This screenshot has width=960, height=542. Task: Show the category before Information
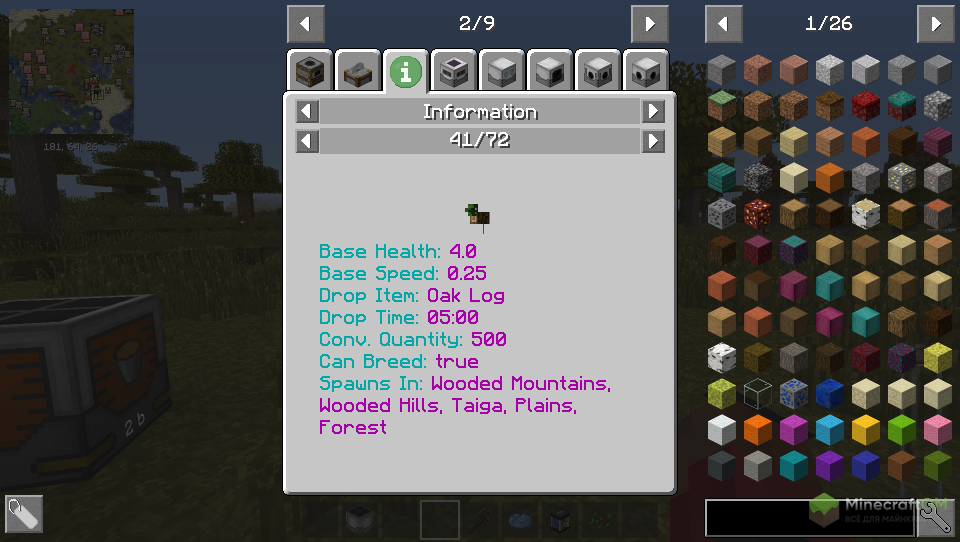[x=308, y=111]
